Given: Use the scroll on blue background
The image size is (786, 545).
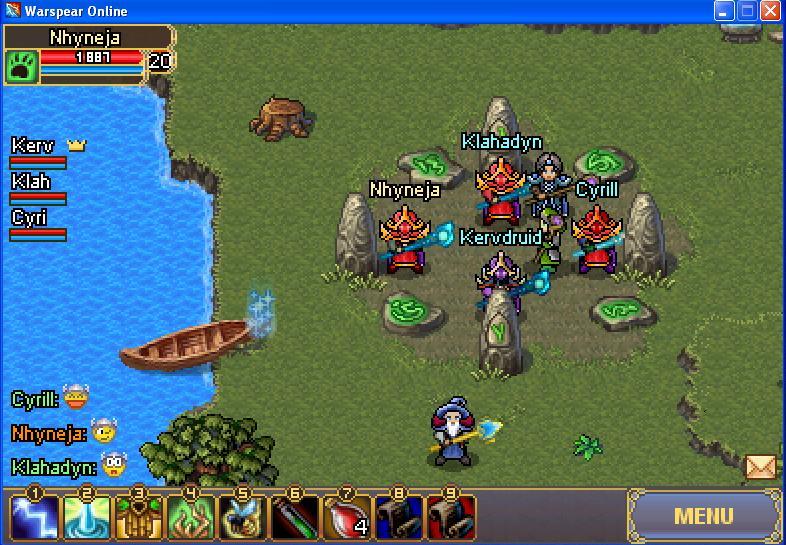Looking at the screenshot, I should [x=398, y=518].
